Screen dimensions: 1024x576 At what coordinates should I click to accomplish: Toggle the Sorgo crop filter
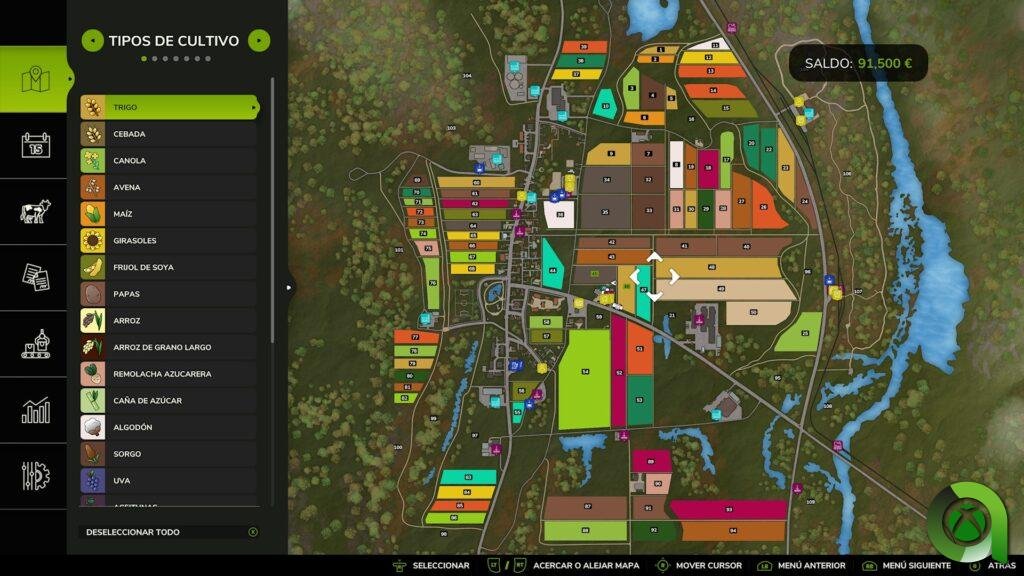168,454
